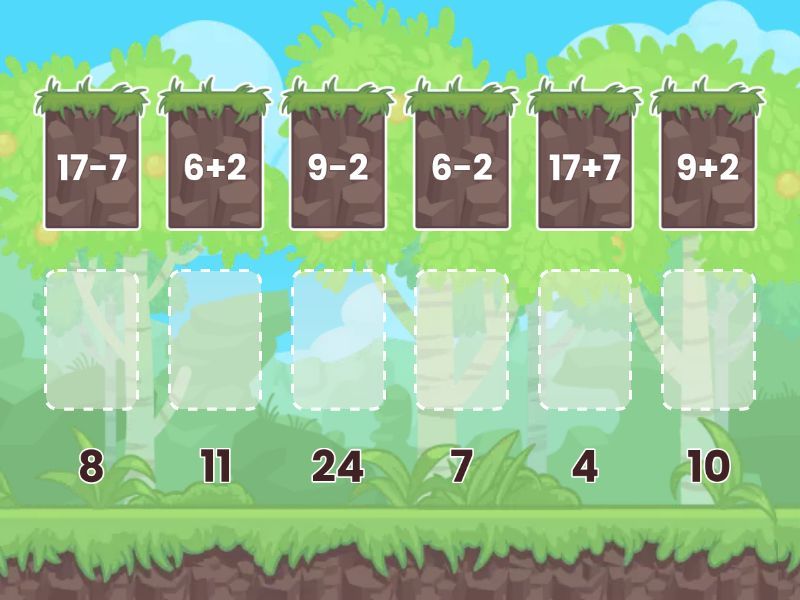Choose the answer number 24
This screenshot has width=800, height=600.
pyautogui.click(x=338, y=466)
